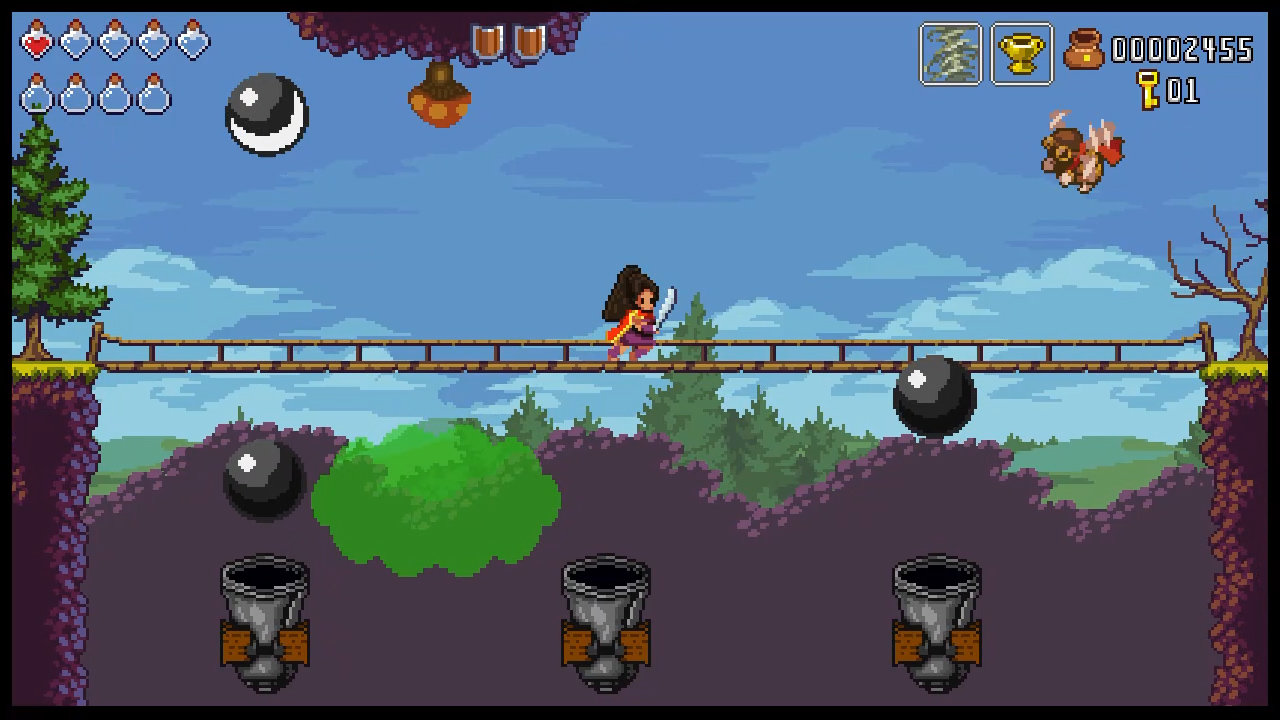The image size is (1280, 720).
Task: Select the golden key icon in the HUD
Action: (1148, 91)
